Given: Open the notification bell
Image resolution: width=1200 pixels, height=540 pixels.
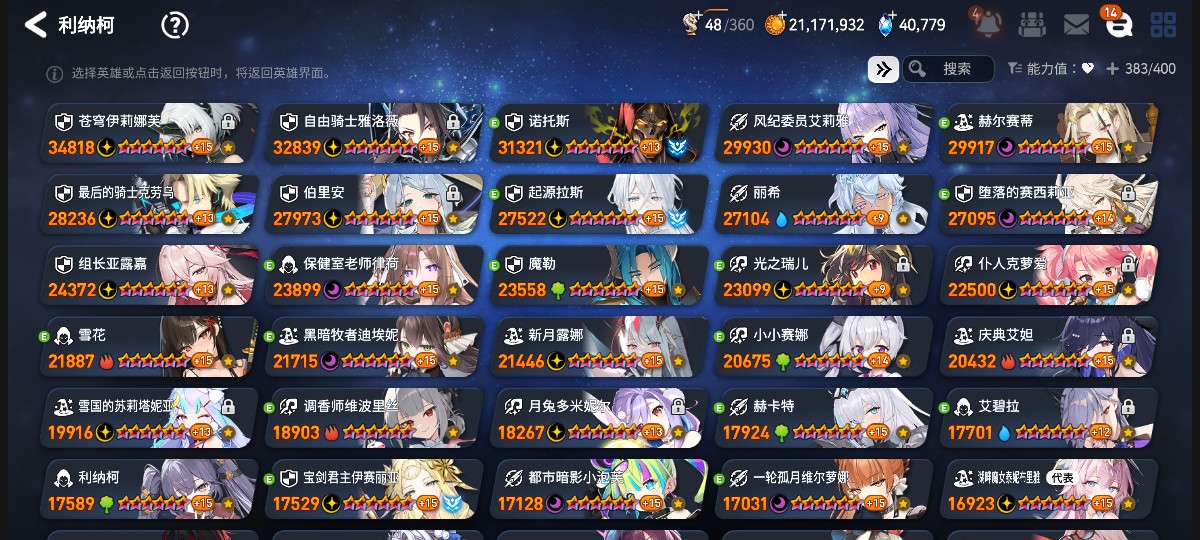Looking at the screenshot, I should coord(985,24).
